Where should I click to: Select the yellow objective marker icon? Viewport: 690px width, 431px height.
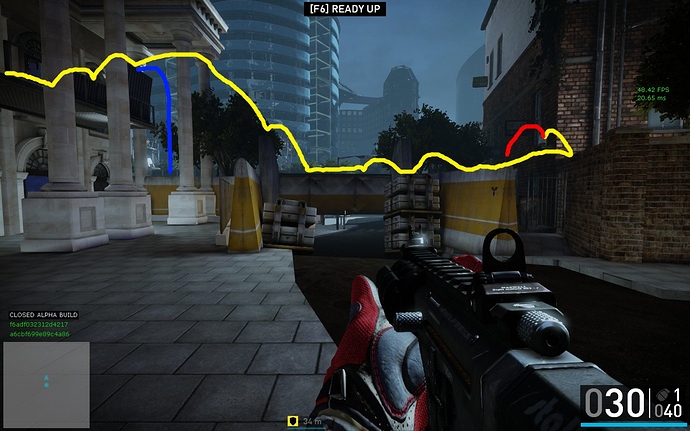pyautogui.click(x=294, y=422)
